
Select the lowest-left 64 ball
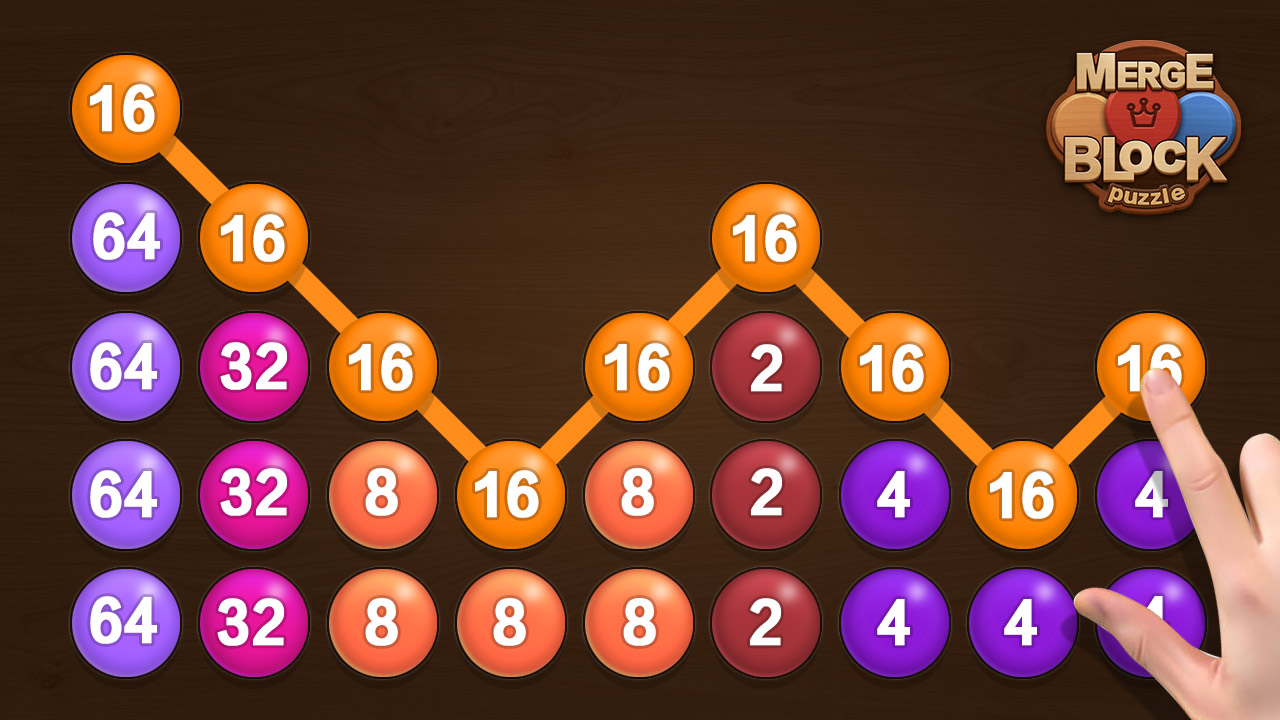tap(125, 622)
